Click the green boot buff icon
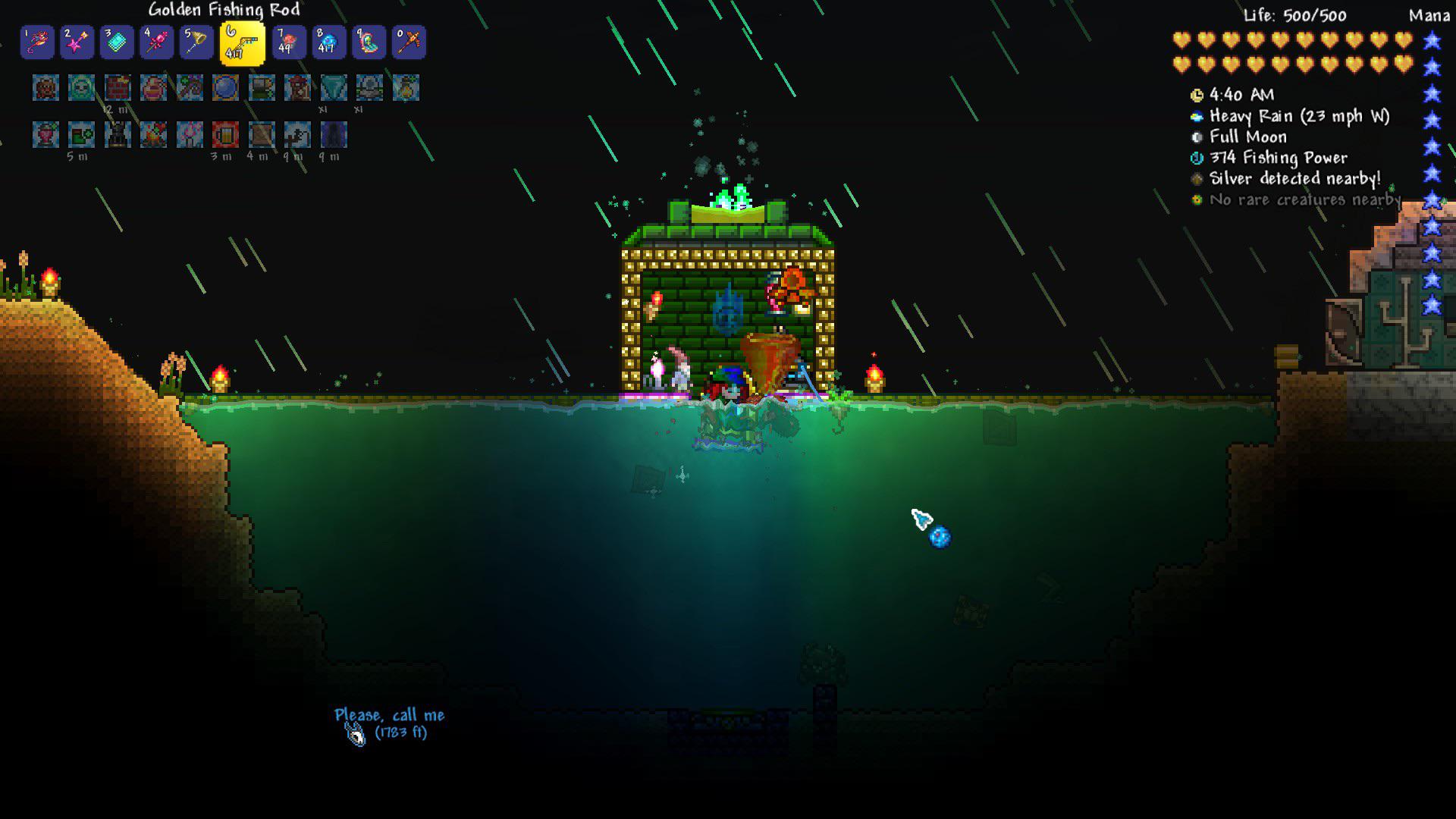The image size is (1456, 819). pyautogui.click(x=81, y=135)
